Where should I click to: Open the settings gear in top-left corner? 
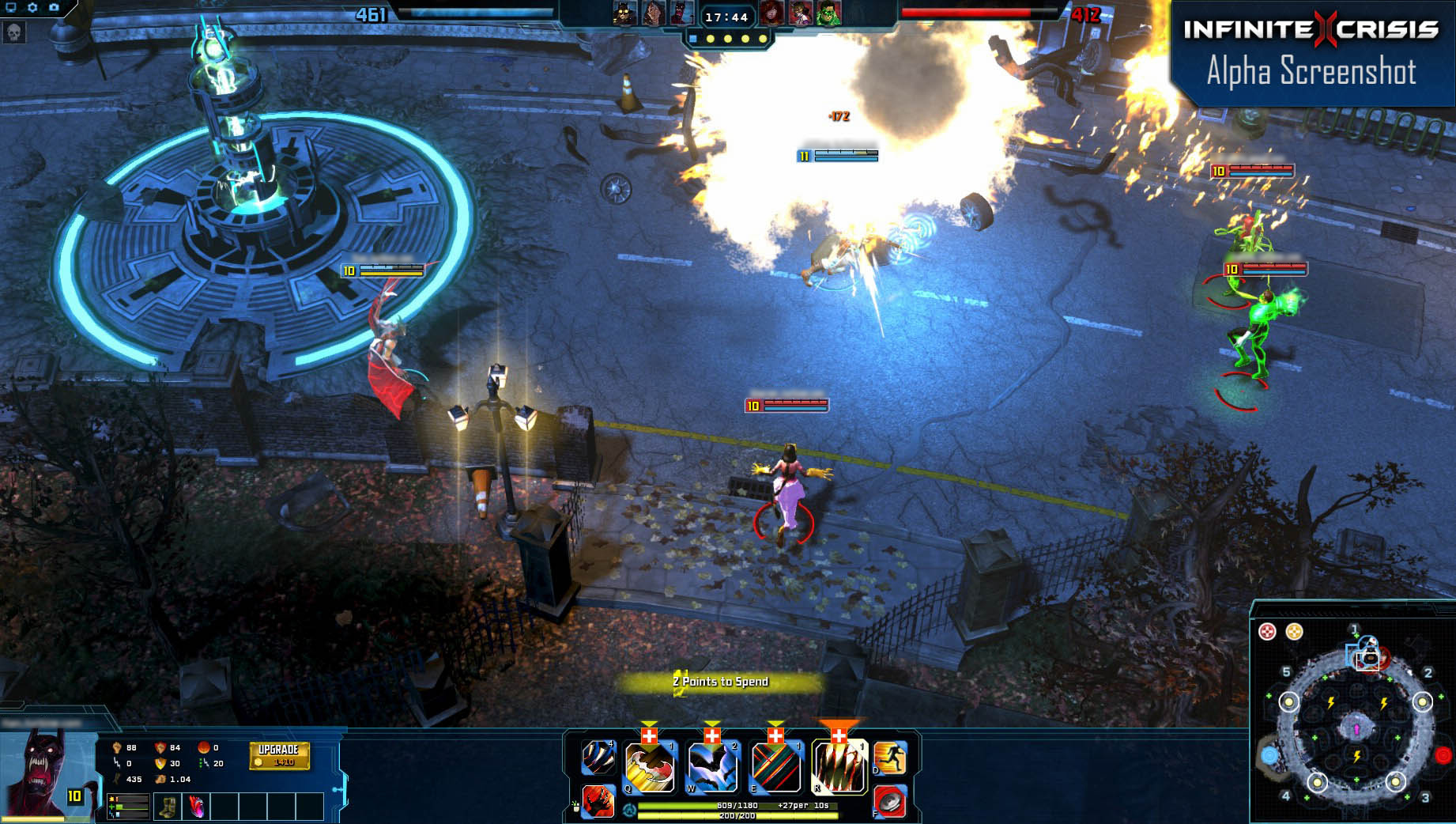coord(31,7)
